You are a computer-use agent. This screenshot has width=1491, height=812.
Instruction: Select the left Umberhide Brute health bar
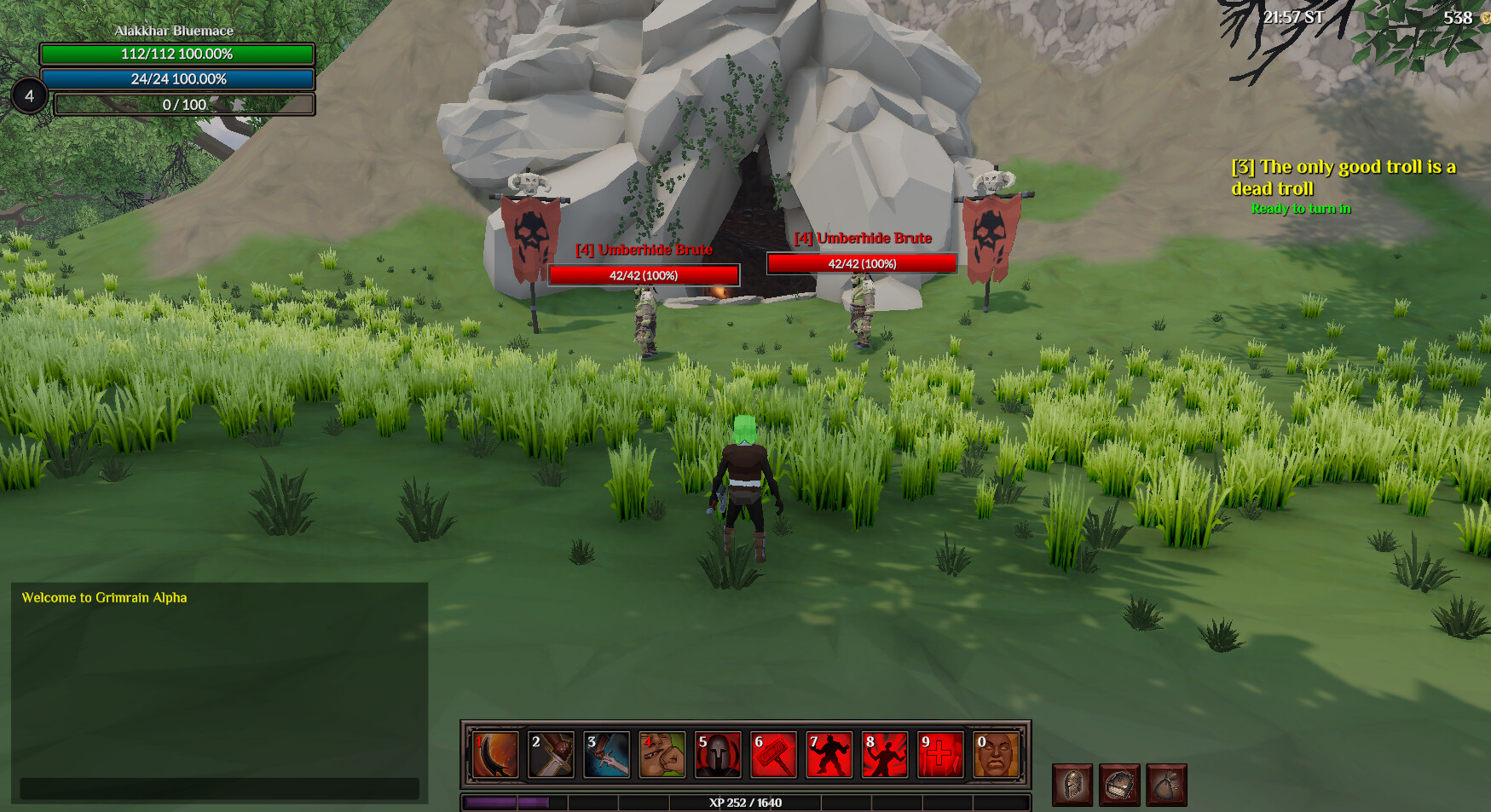pyautogui.click(x=644, y=275)
